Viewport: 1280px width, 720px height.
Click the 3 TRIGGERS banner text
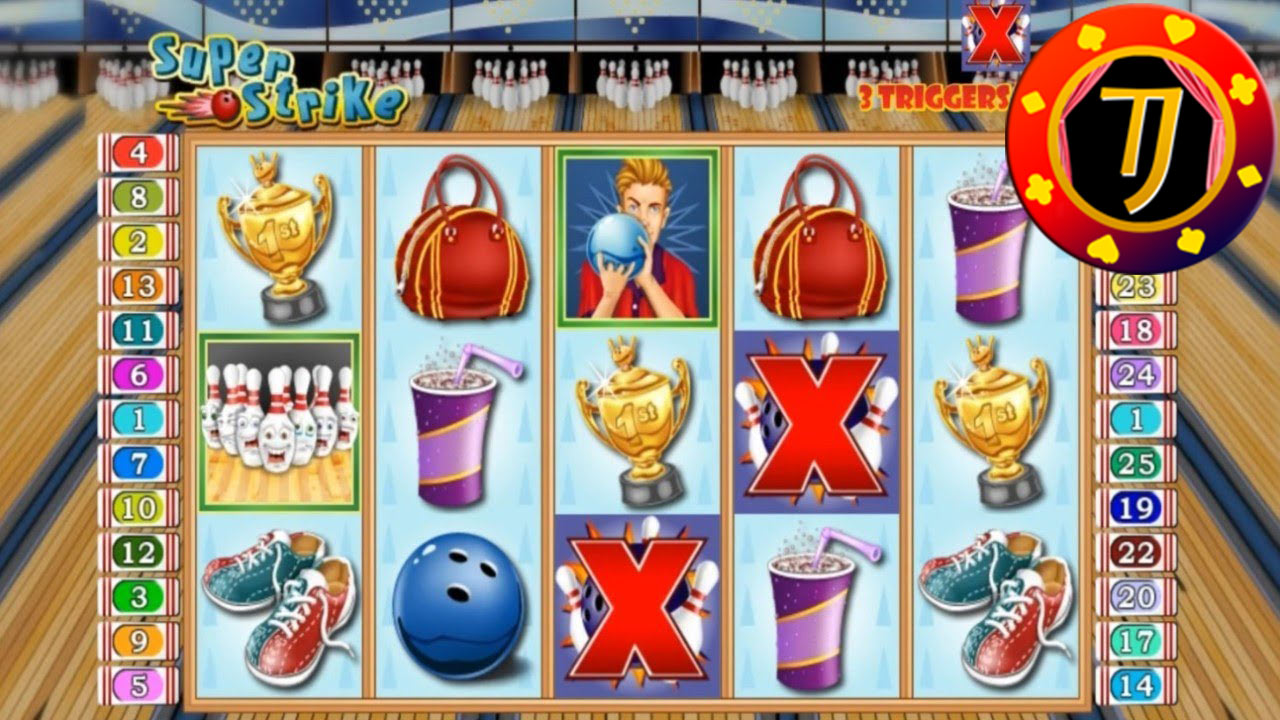(935, 98)
